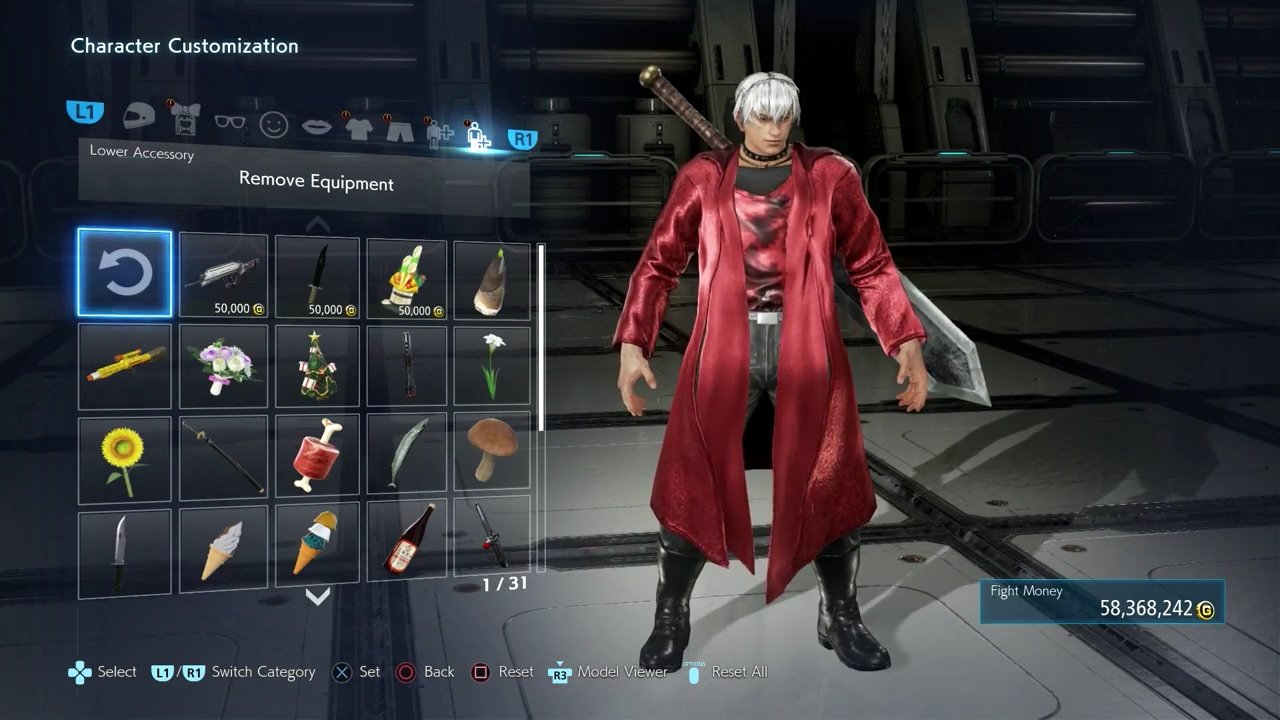The image size is (1280, 720).
Task: Switch to the smiley face category
Action: [274, 124]
